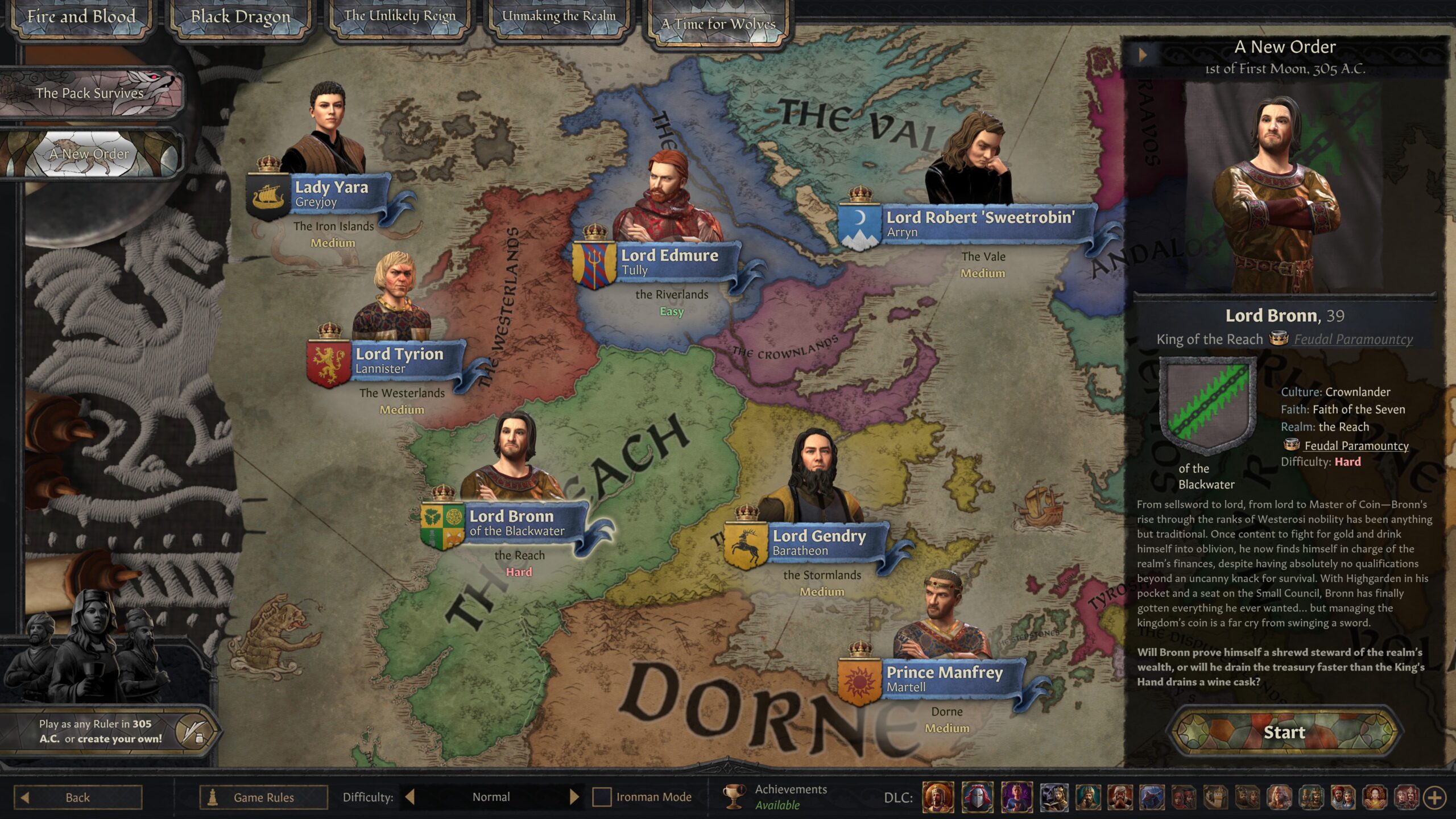The image size is (1456, 819).
Task: Open The Unlikely Reign bookmark tab
Action: point(399,17)
